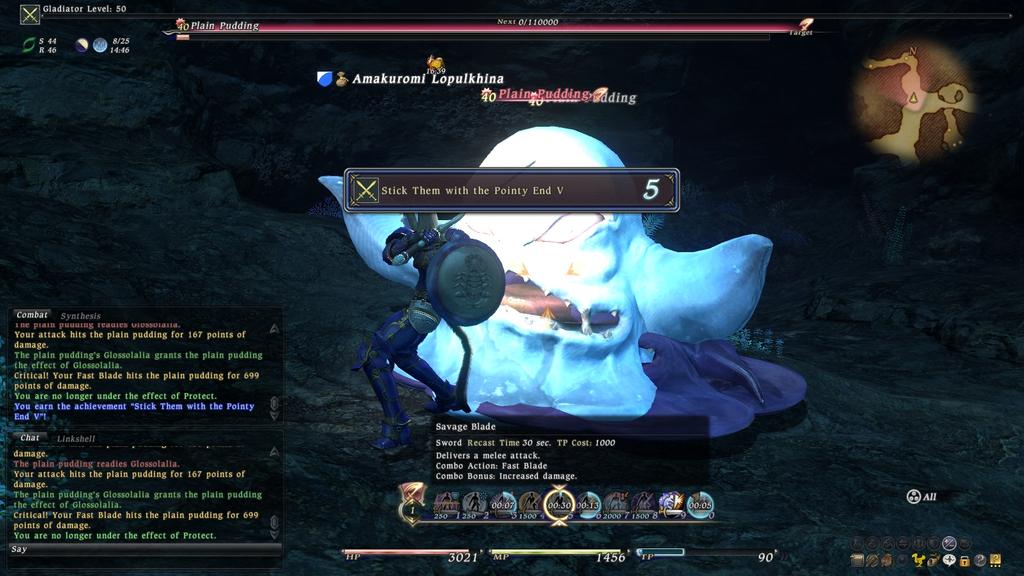1024x576 pixels.
Task: Use the hotbar slot 0 action
Action: click(x=700, y=504)
